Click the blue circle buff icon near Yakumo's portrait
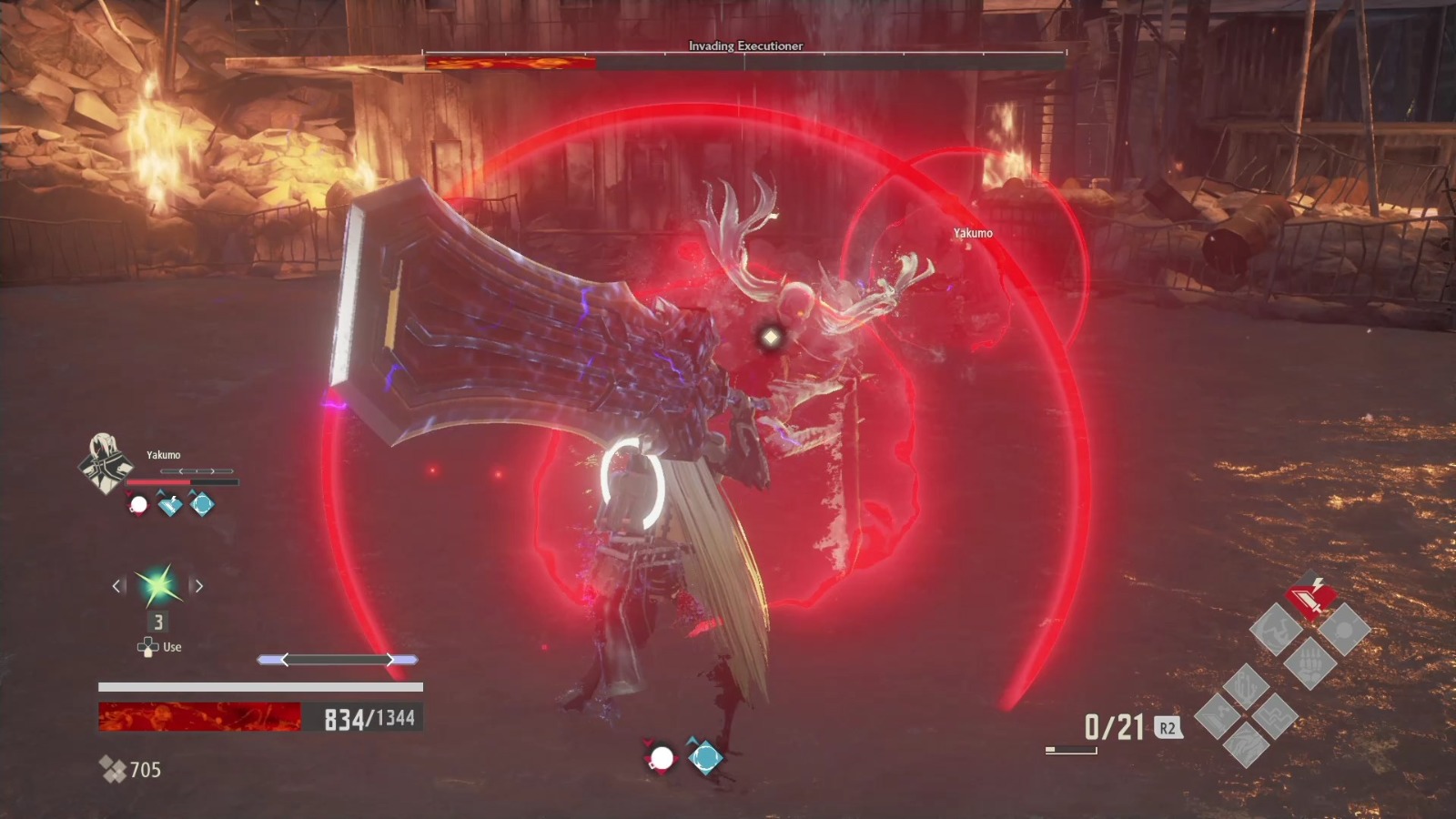The height and width of the screenshot is (819, 1456). (201, 505)
